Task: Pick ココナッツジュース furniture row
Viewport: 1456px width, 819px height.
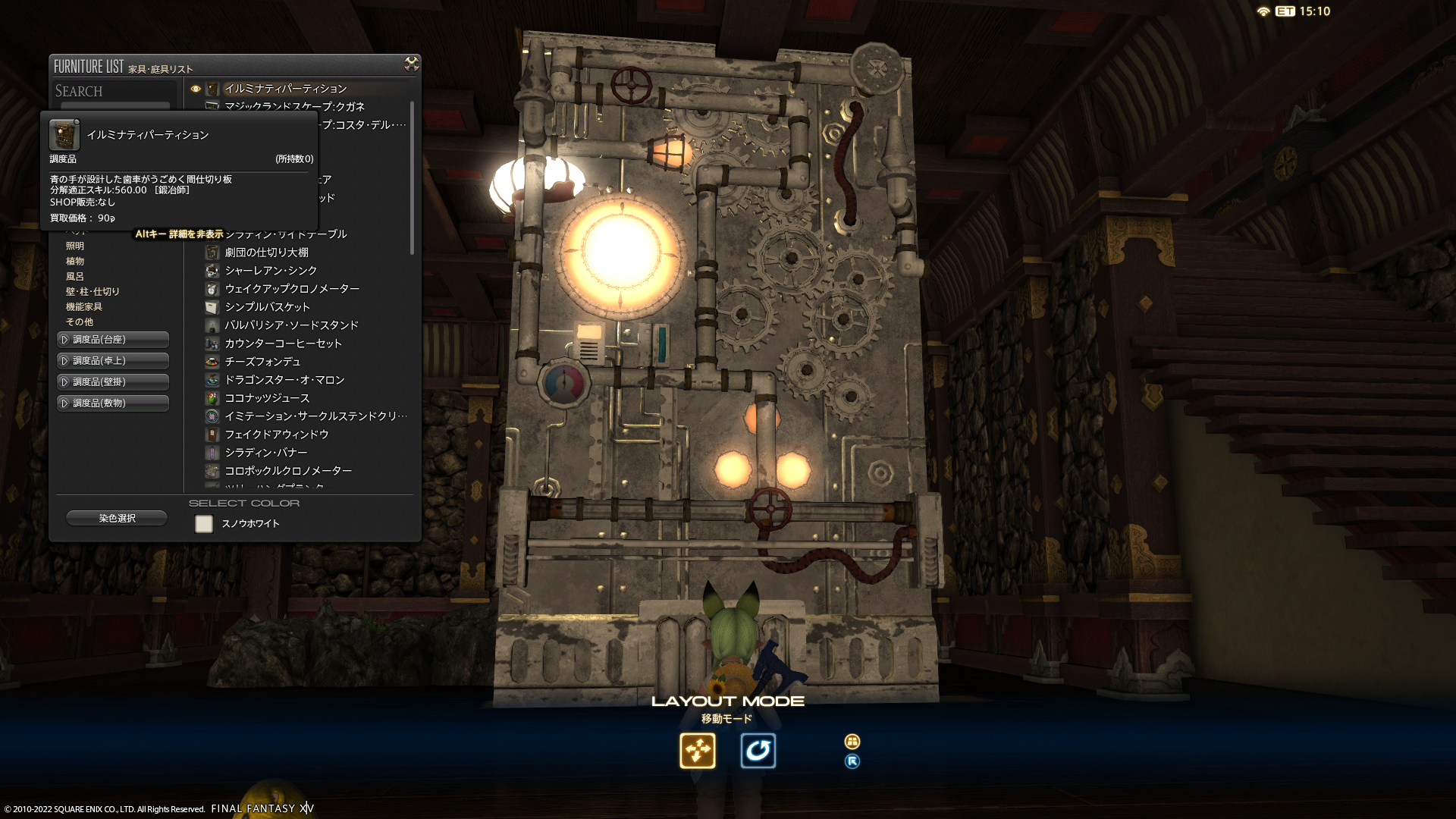Action: click(267, 398)
